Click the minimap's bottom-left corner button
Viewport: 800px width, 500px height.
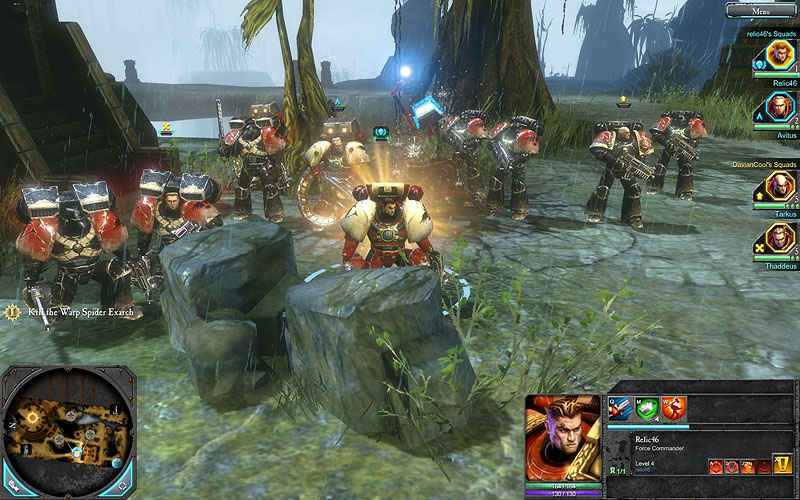tap(14, 487)
